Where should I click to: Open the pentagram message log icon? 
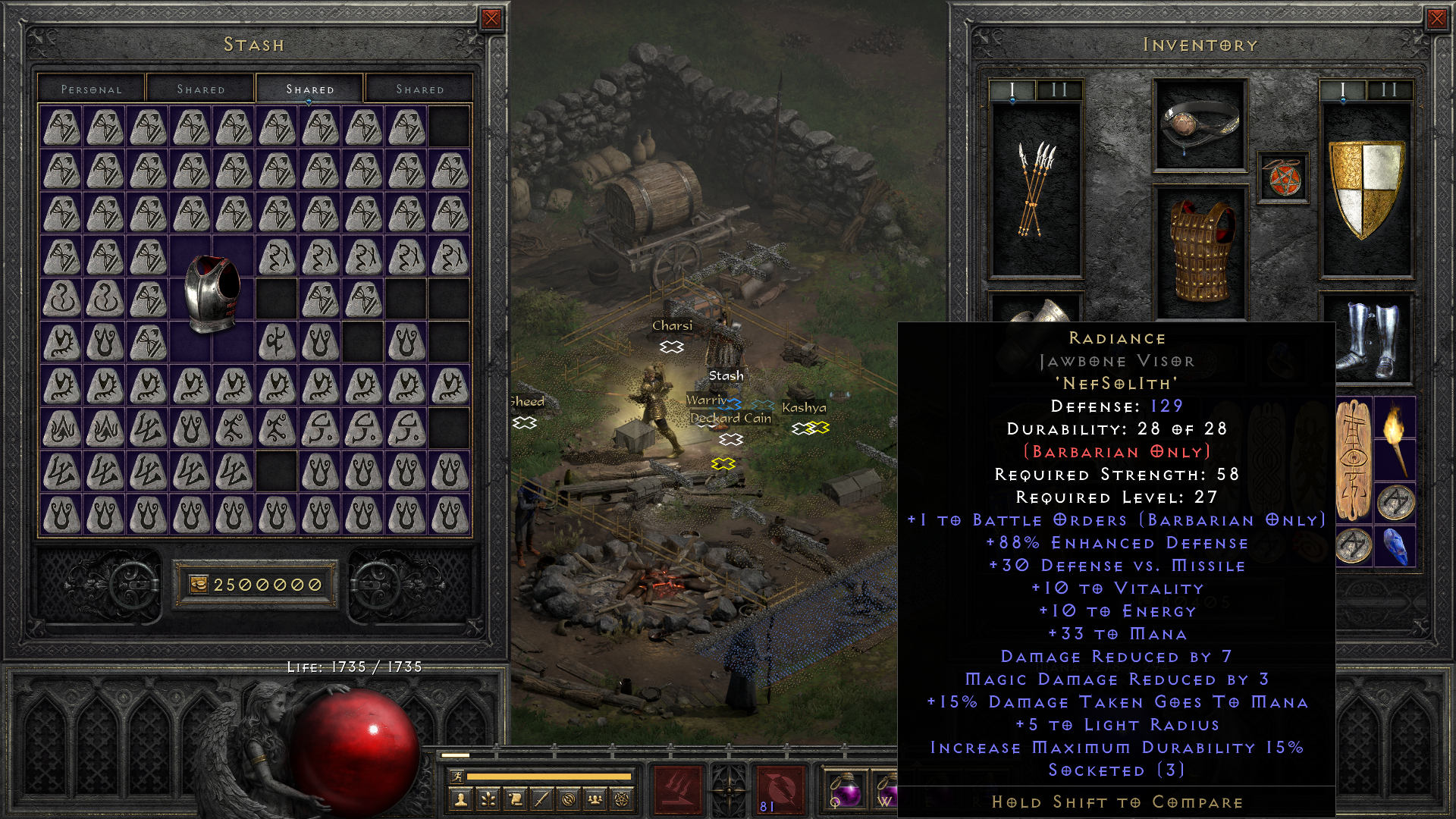(x=623, y=799)
